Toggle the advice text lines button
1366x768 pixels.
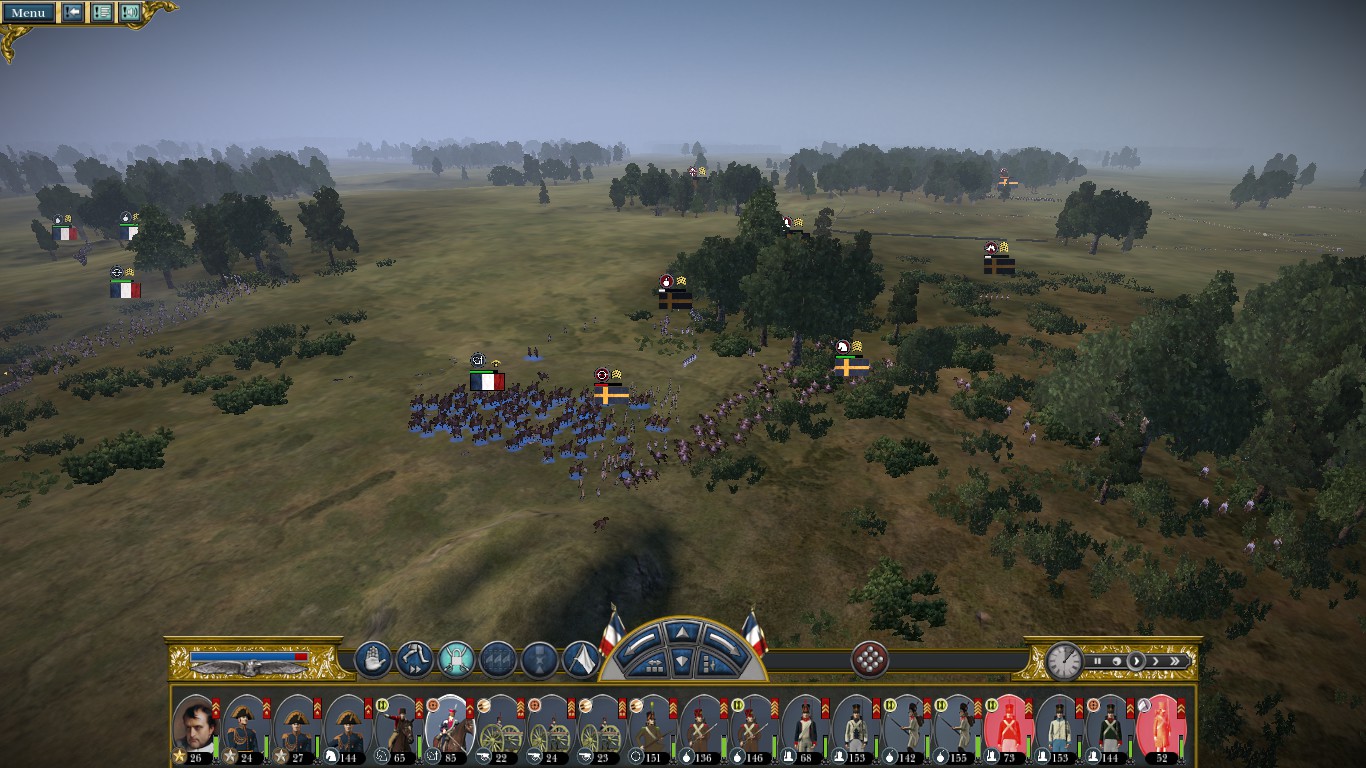tap(102, 13)
